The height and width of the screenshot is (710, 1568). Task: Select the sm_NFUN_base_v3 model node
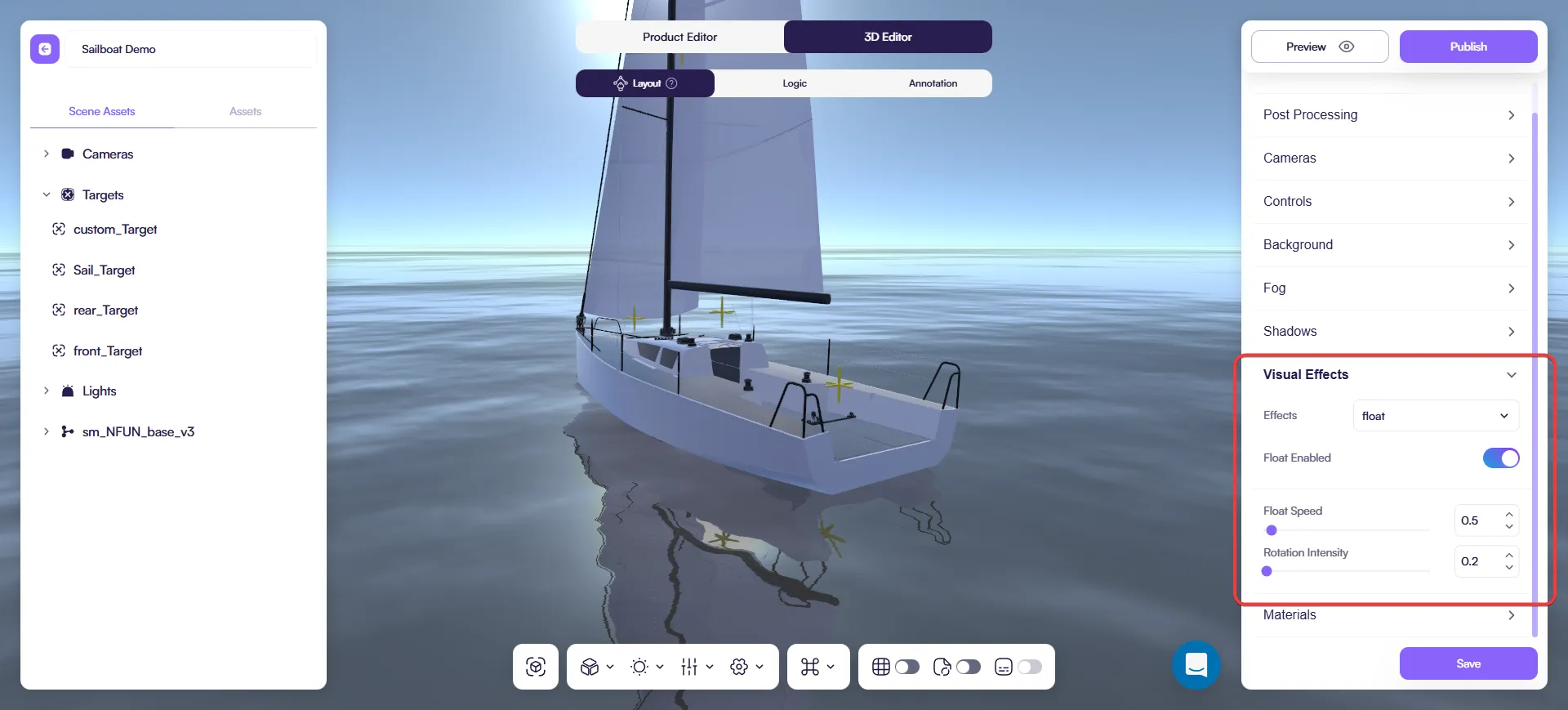138,431
